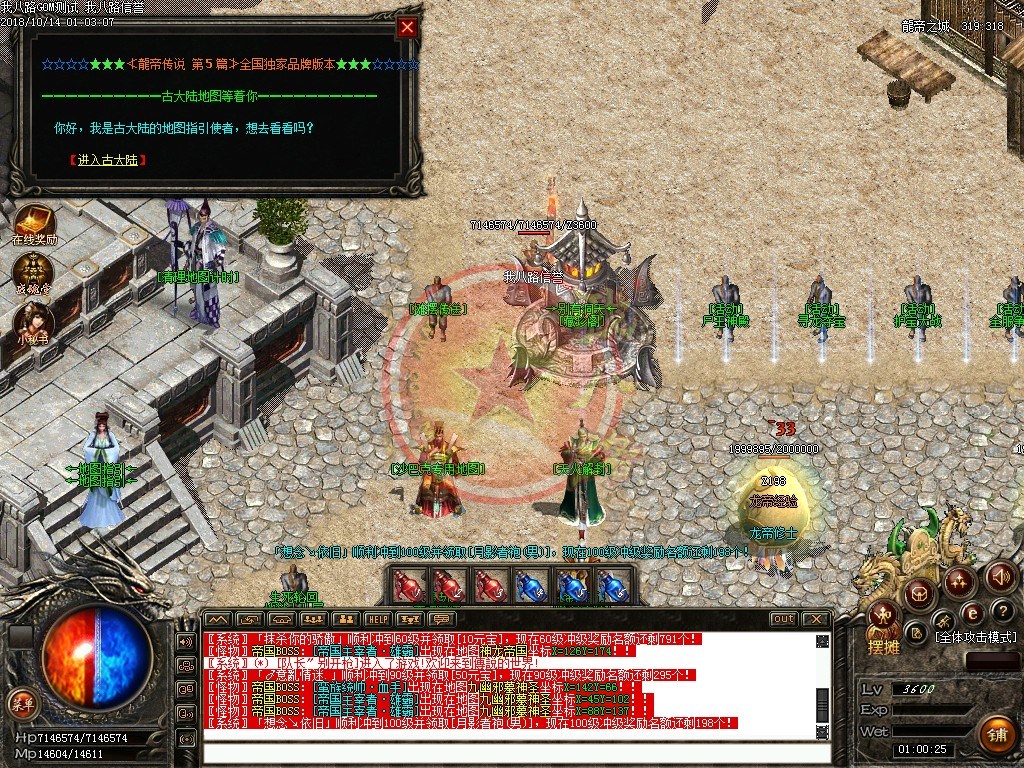1024x768 pixels.
Task: Switch the 全体攻击模式 attack mode label
Action: tap(975, 637)
